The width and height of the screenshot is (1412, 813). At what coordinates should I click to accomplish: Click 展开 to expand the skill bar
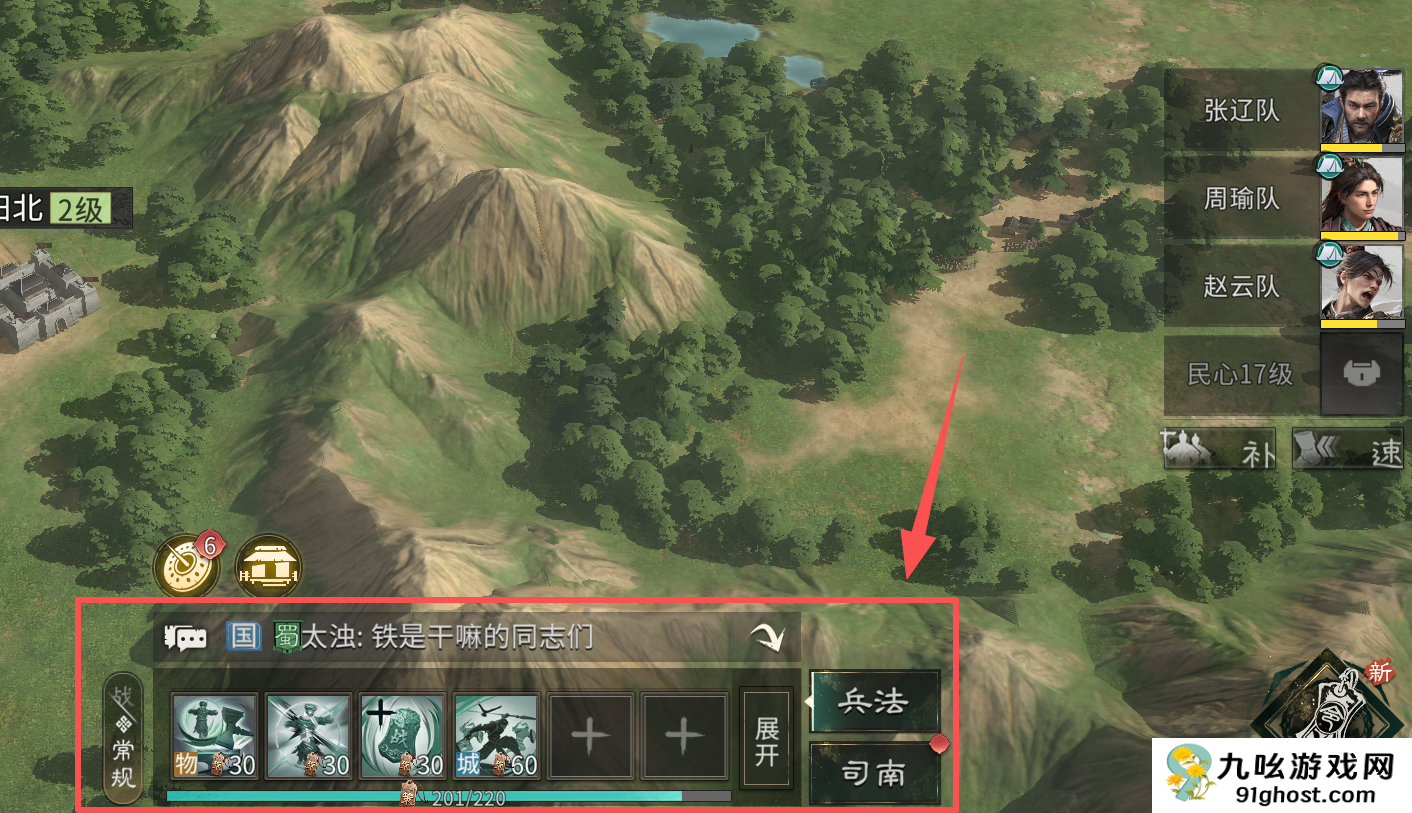point(766,740)
